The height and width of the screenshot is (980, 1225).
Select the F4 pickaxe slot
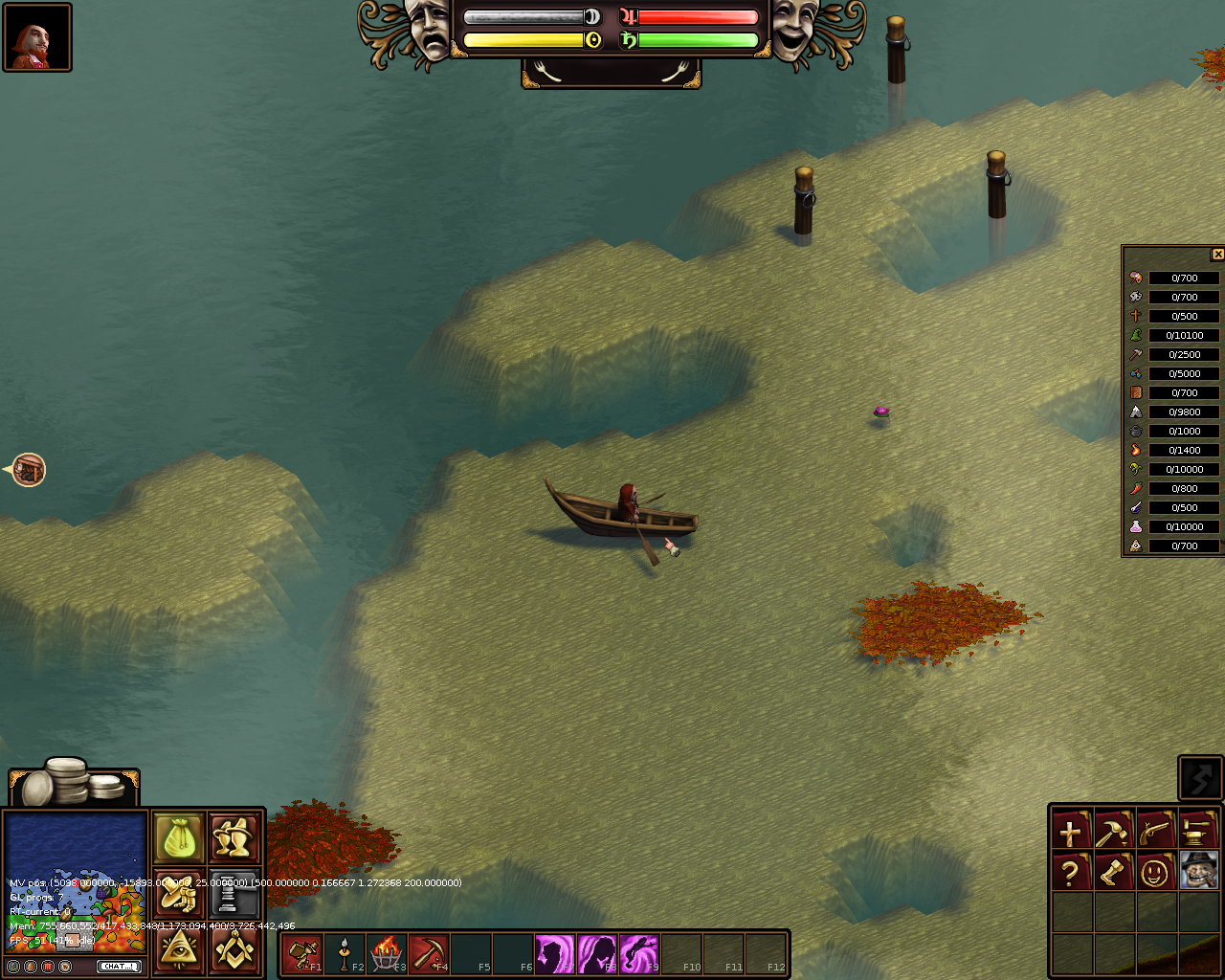(429, 953)
